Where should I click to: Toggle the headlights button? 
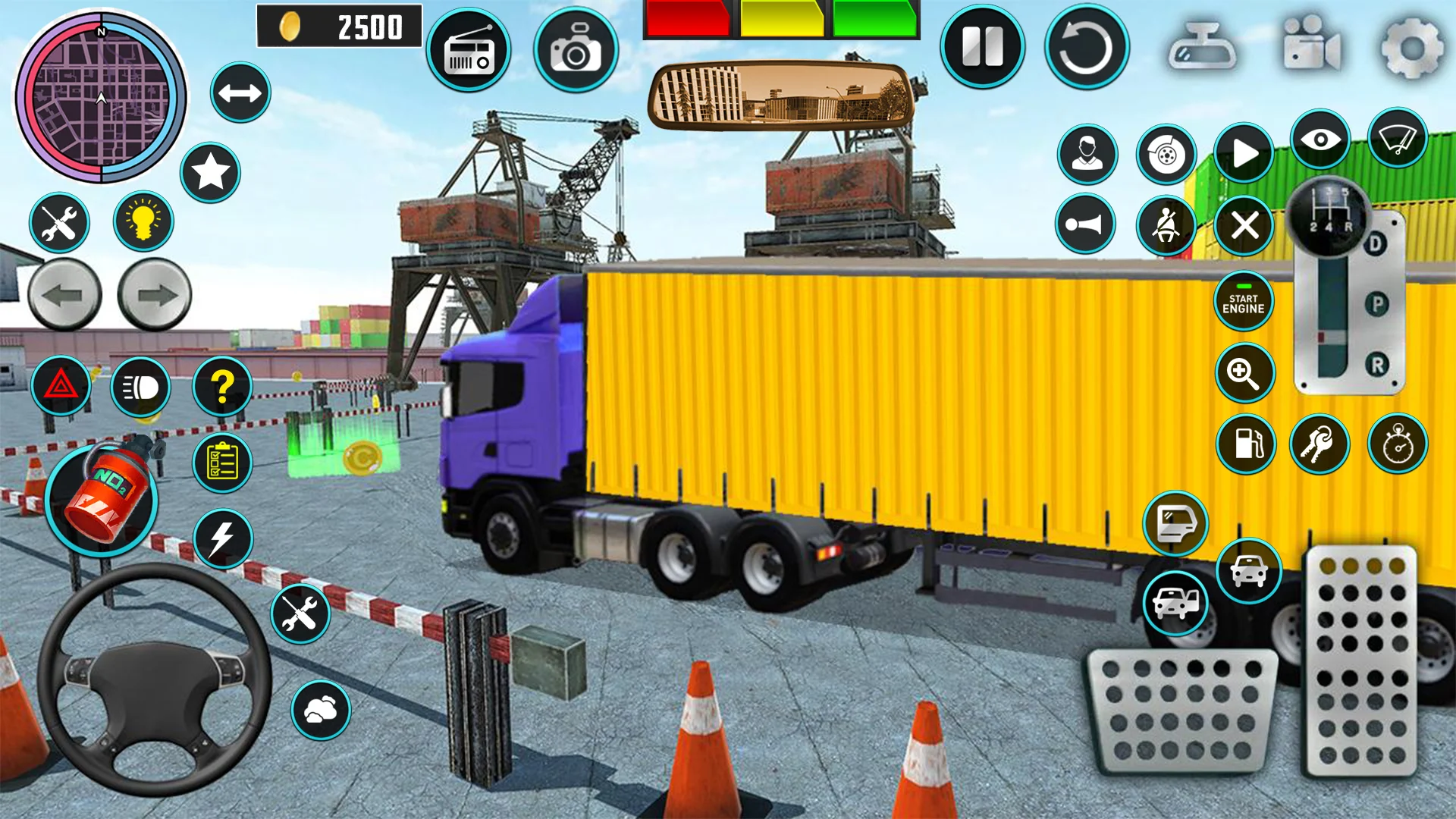tap(141, 388)
